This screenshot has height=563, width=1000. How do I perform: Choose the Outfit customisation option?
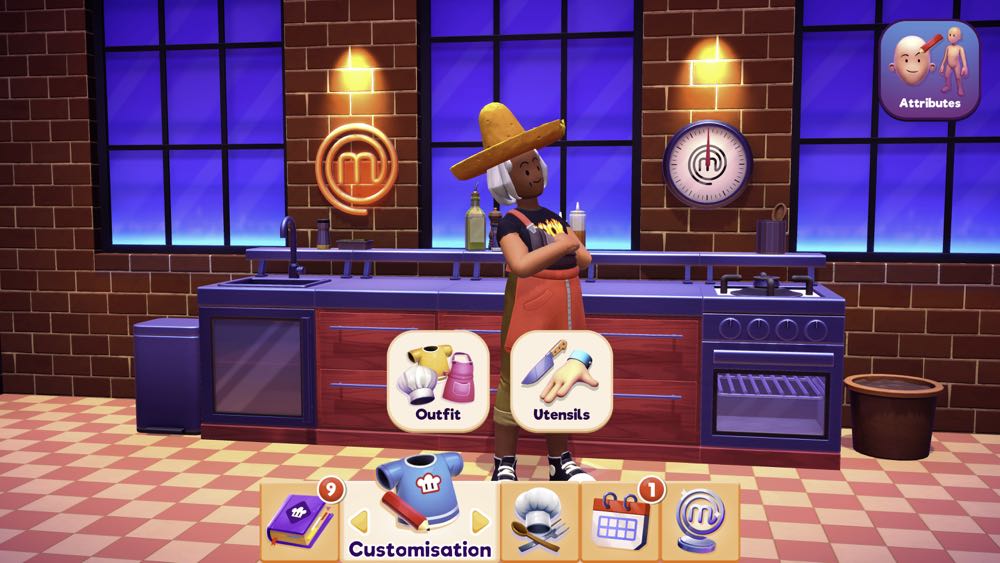(437, 381)
